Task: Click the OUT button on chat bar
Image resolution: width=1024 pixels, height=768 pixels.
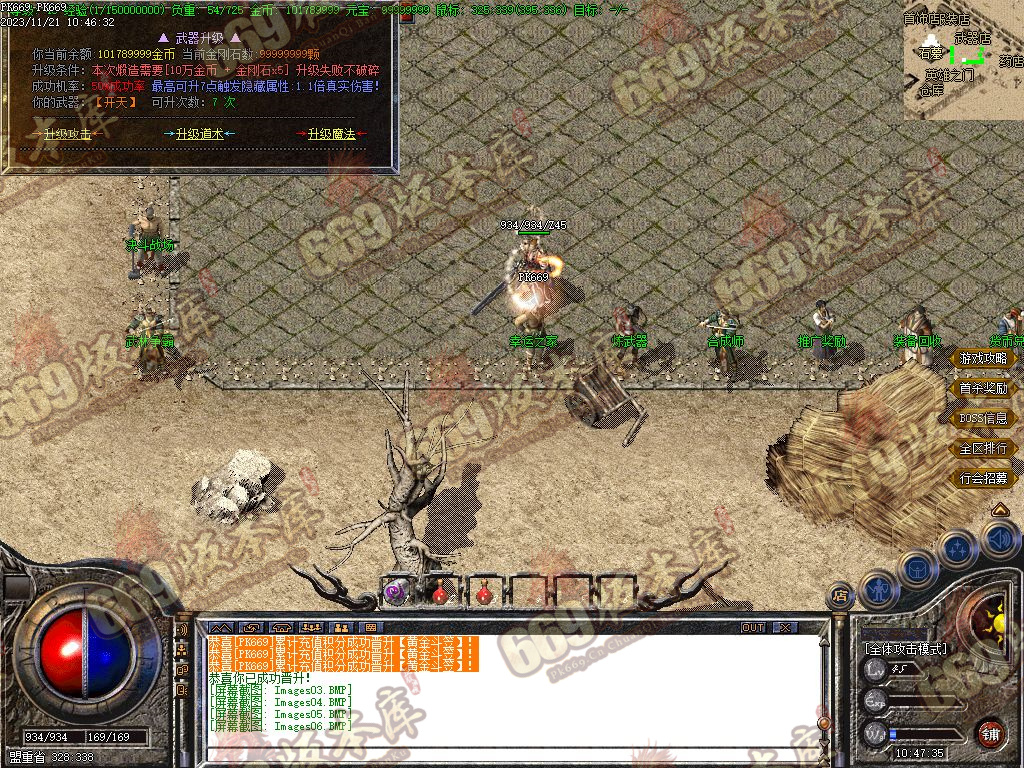Action: pyautogui.click(x=753, y=627)
